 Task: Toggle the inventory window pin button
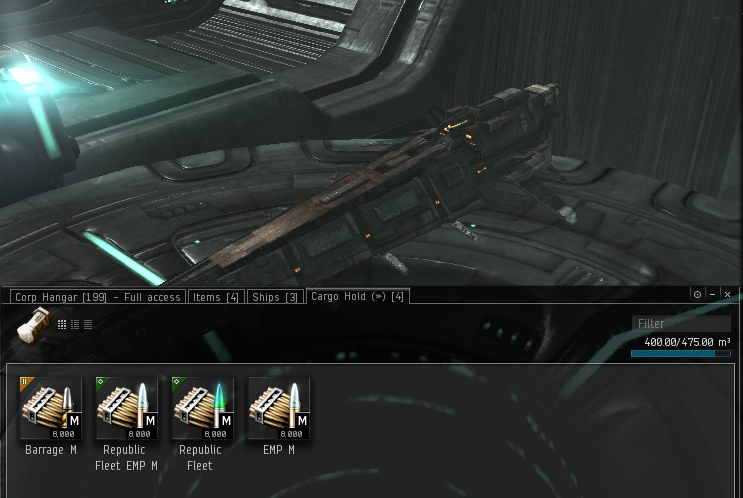point(697,295)
